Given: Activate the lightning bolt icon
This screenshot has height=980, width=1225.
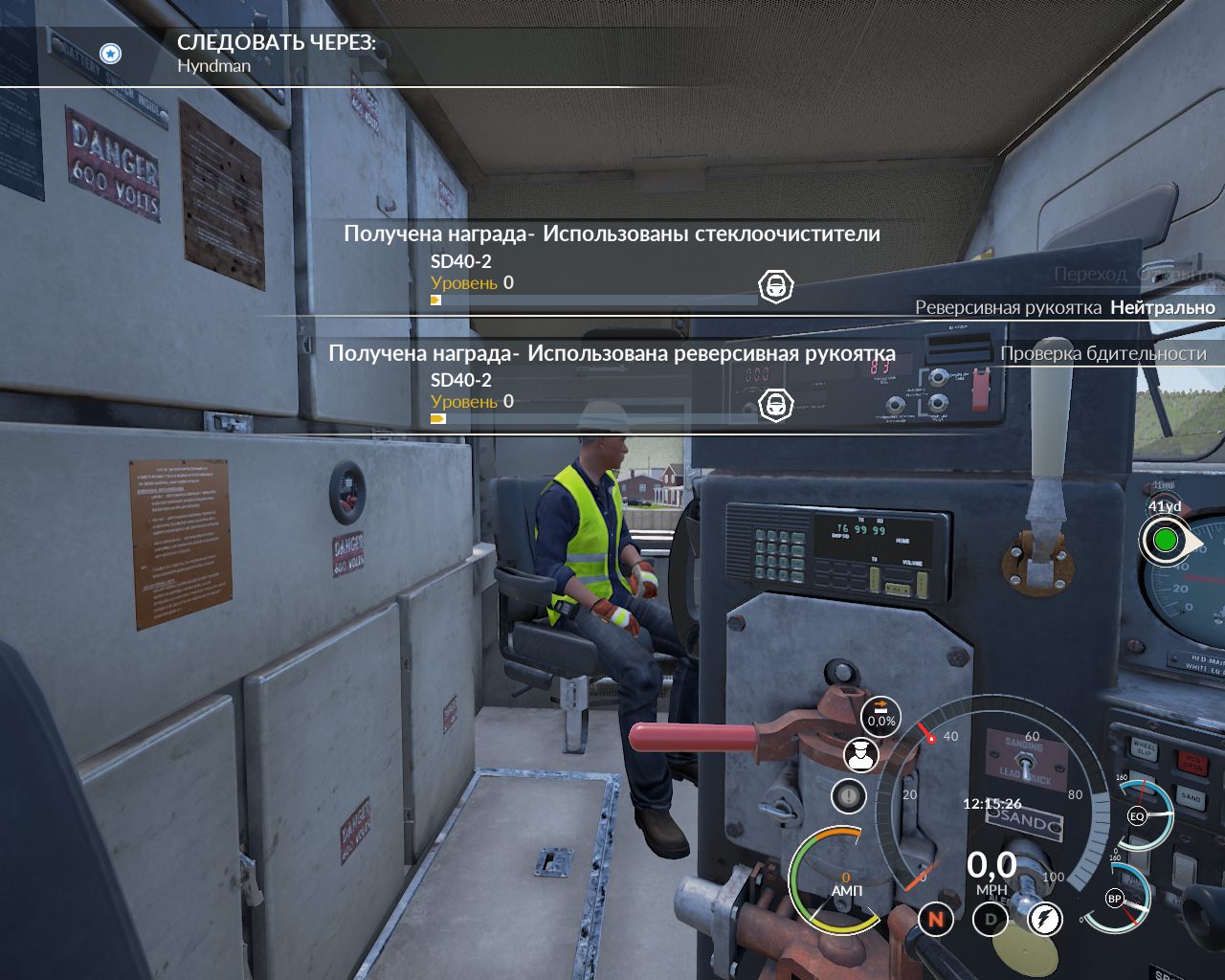Looking at the screenshot, I should point(1045,920).
